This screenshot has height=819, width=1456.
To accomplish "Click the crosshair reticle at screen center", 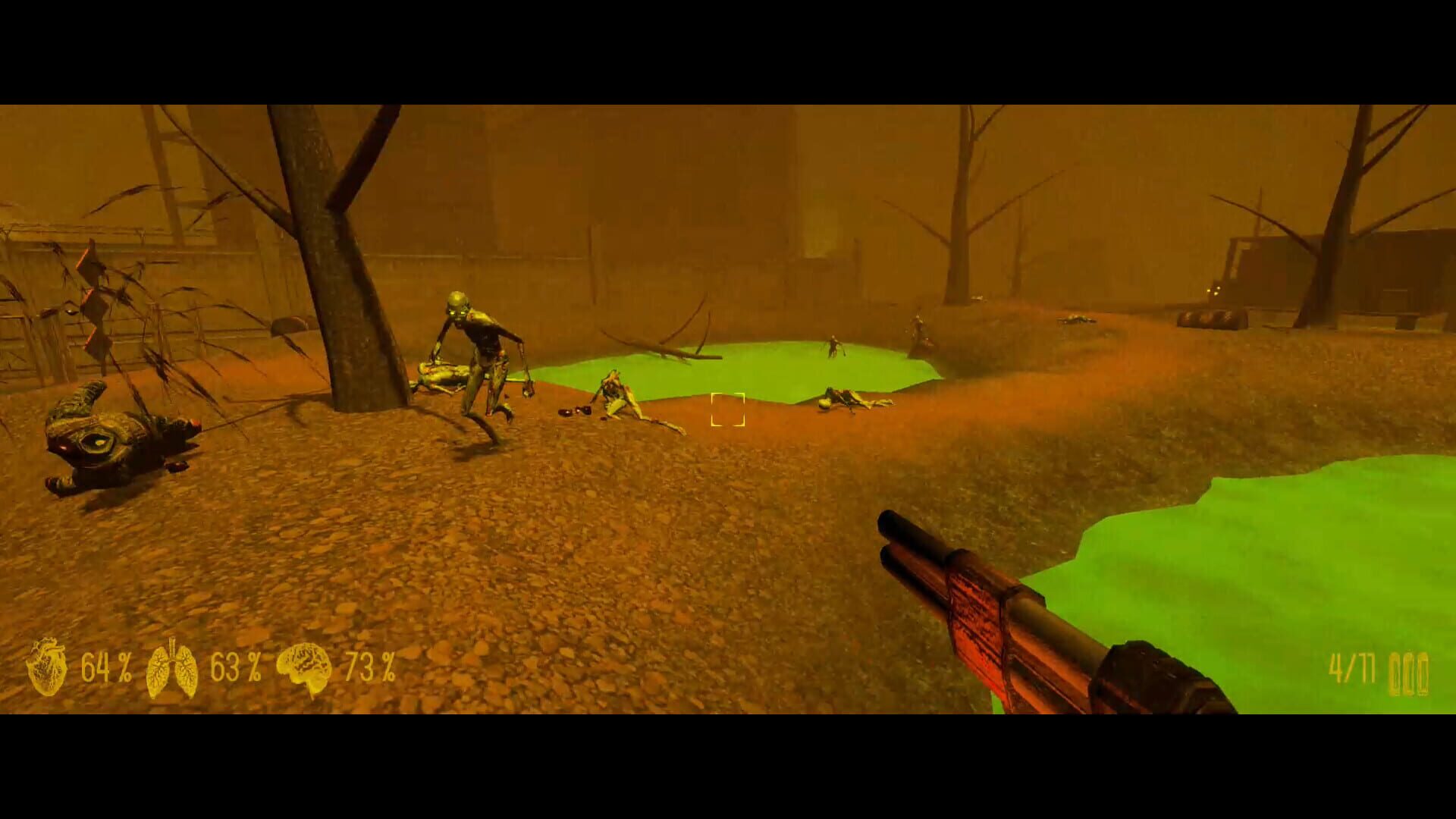I will pos(728,409).
